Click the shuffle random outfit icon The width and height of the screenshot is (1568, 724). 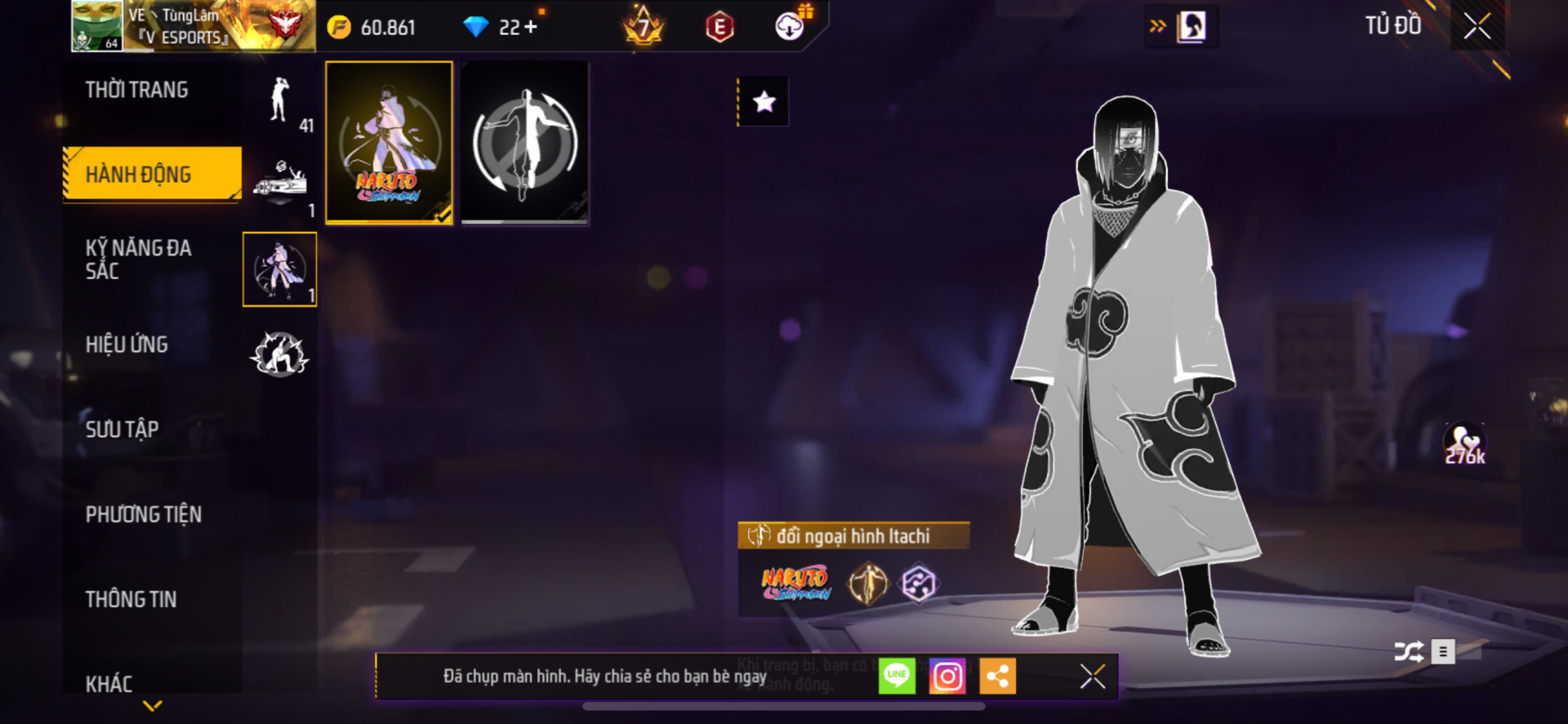tap(1409, 651)
